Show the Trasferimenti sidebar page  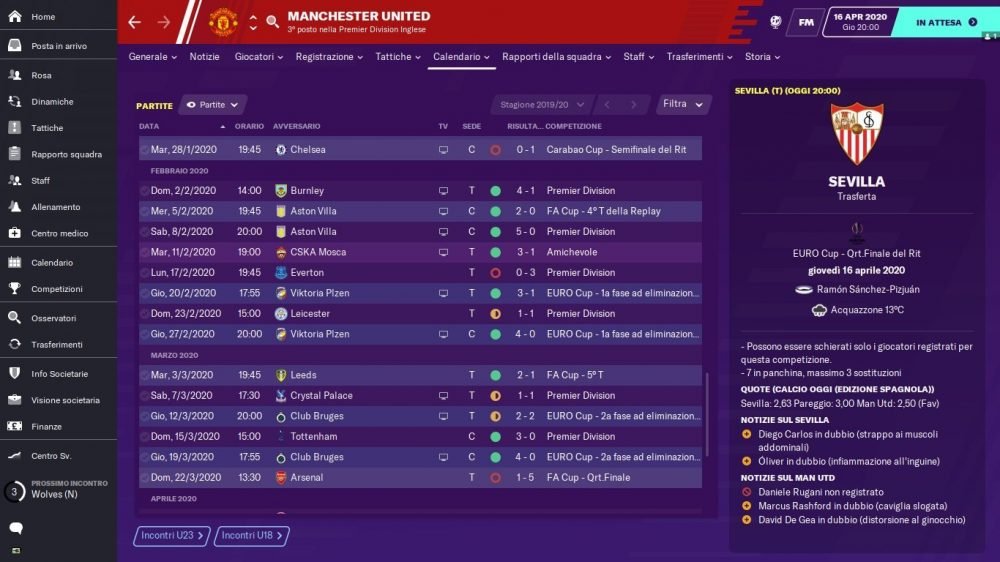point(57,344)
